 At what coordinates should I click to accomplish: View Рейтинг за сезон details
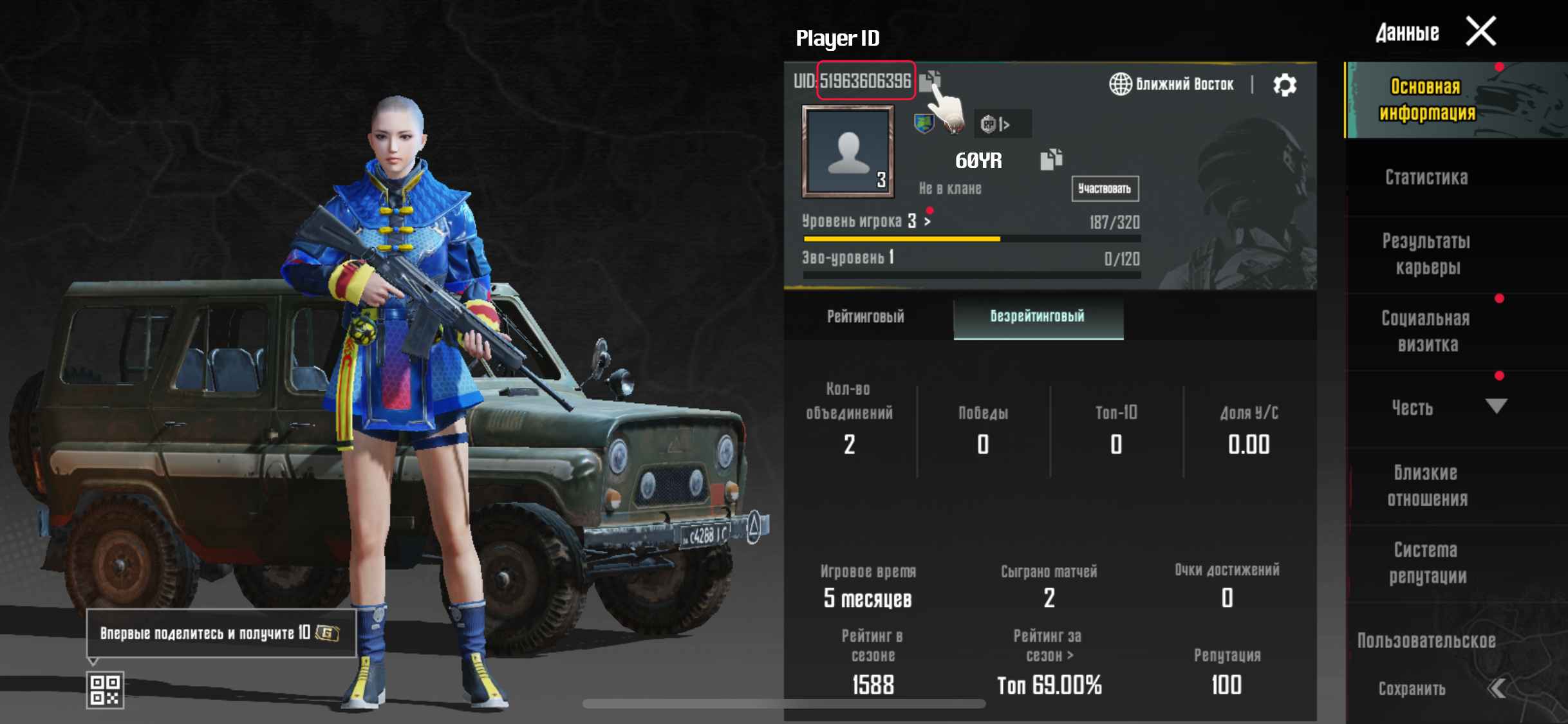tap(1048, 646)
